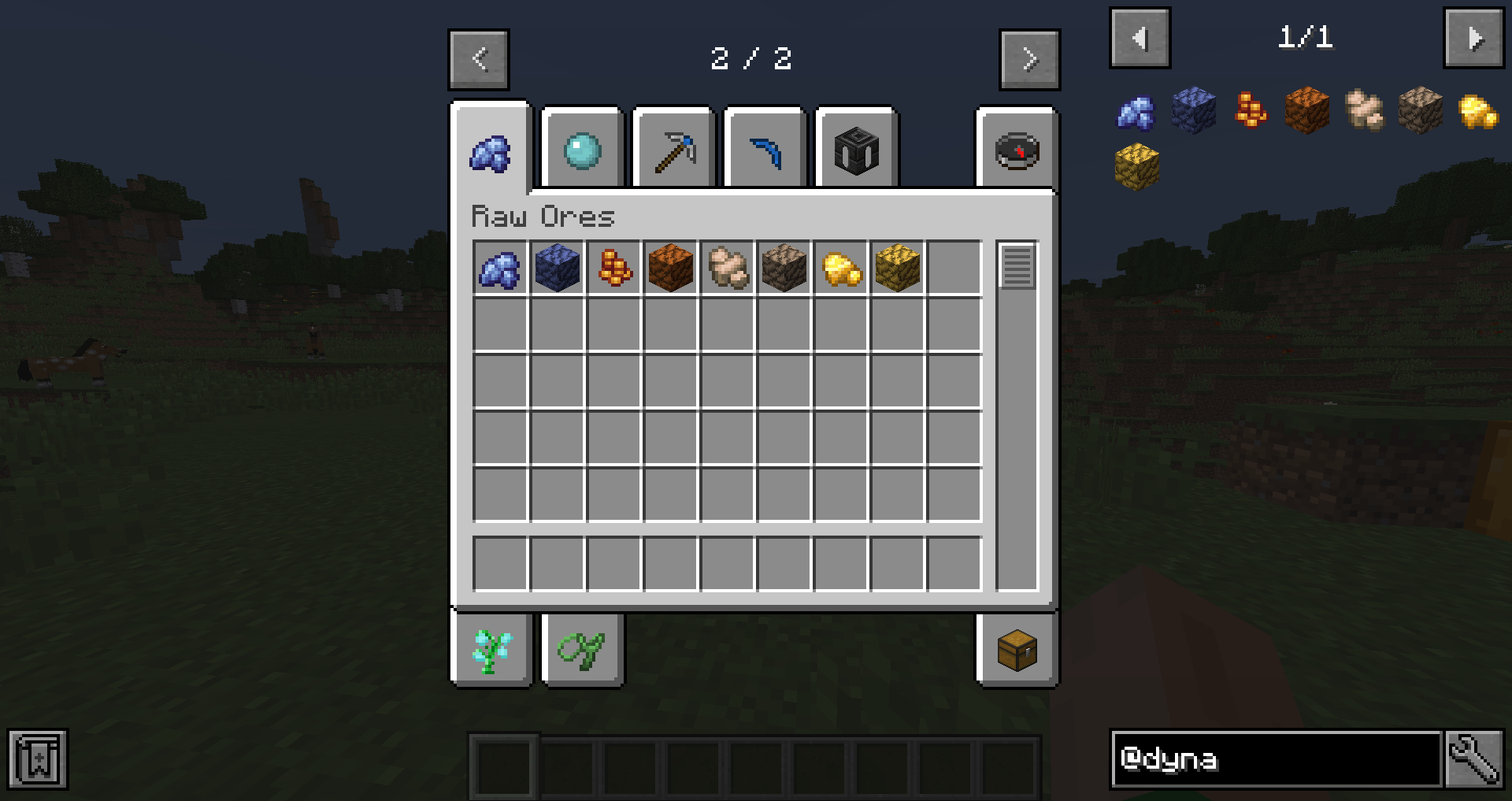Viewport: 1512px width, 801px height.
Task: Go to previous creative inventory page
Action: 479,59
